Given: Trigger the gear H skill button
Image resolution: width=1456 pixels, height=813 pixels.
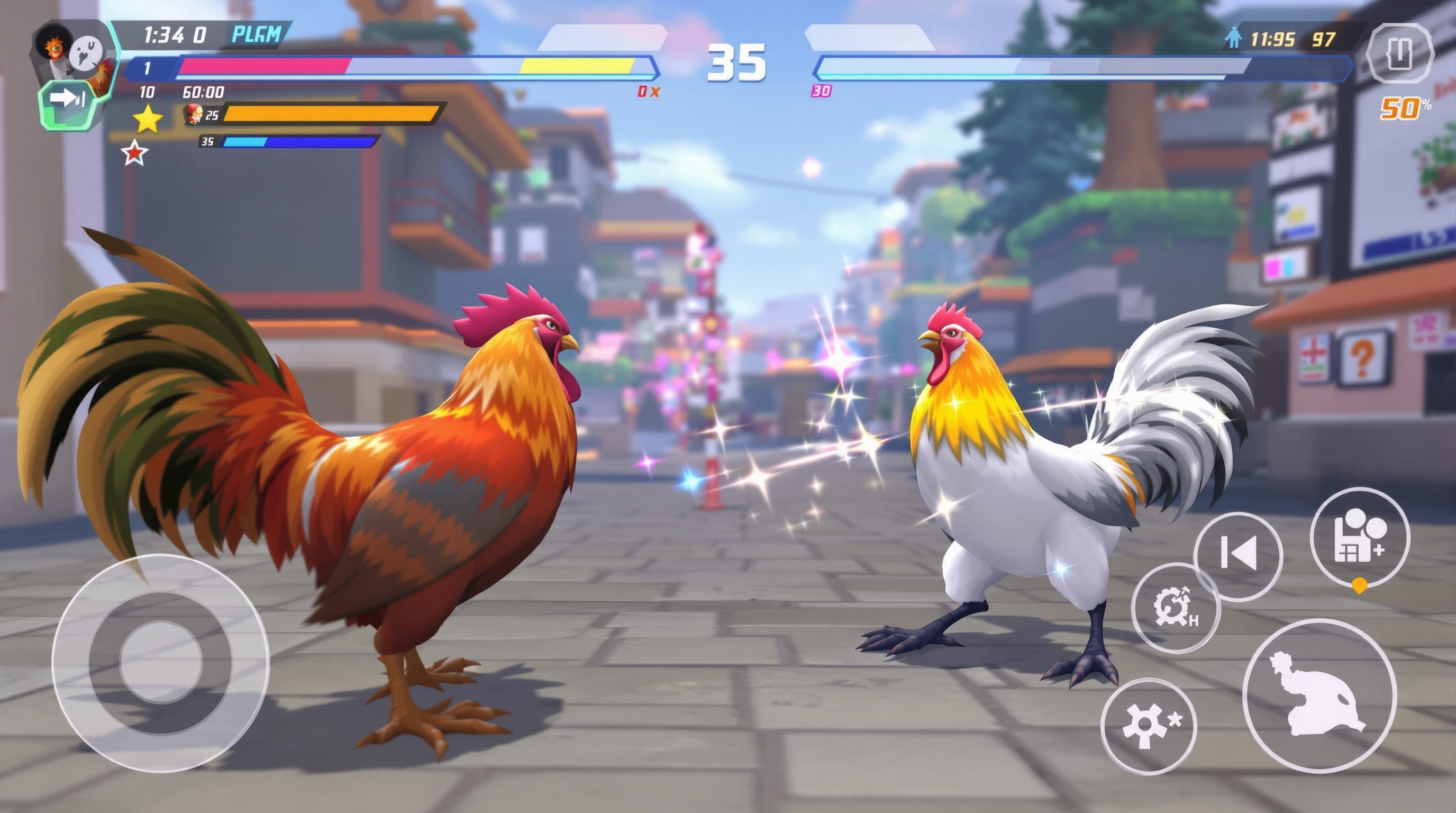Looking at the screenshot, I should click(x=1176, y=607).
